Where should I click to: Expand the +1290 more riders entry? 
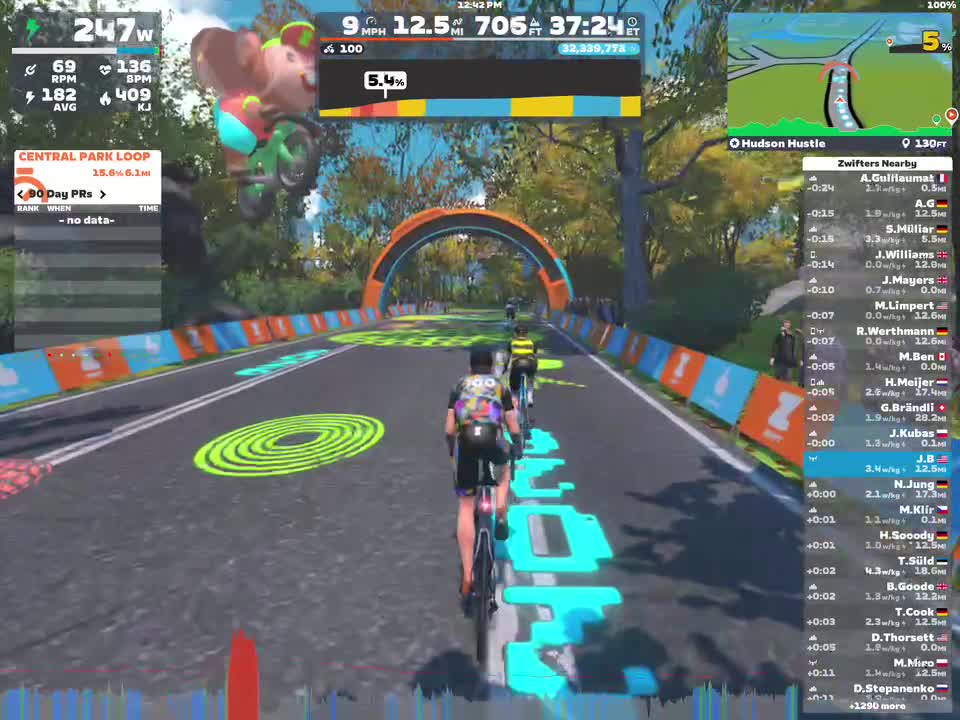(x=877, y=705)
